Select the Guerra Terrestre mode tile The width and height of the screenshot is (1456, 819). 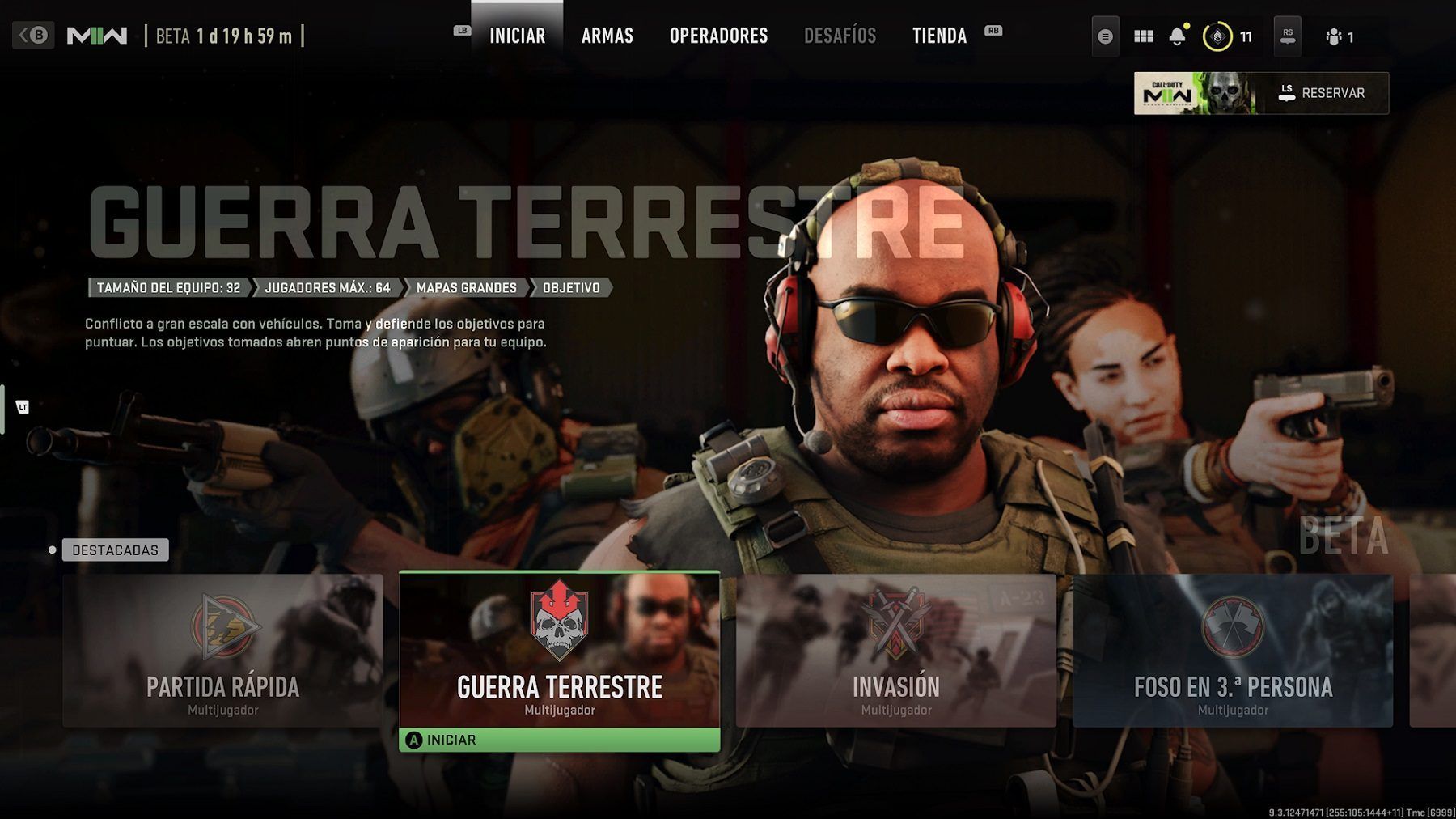[x=559, y=650]
